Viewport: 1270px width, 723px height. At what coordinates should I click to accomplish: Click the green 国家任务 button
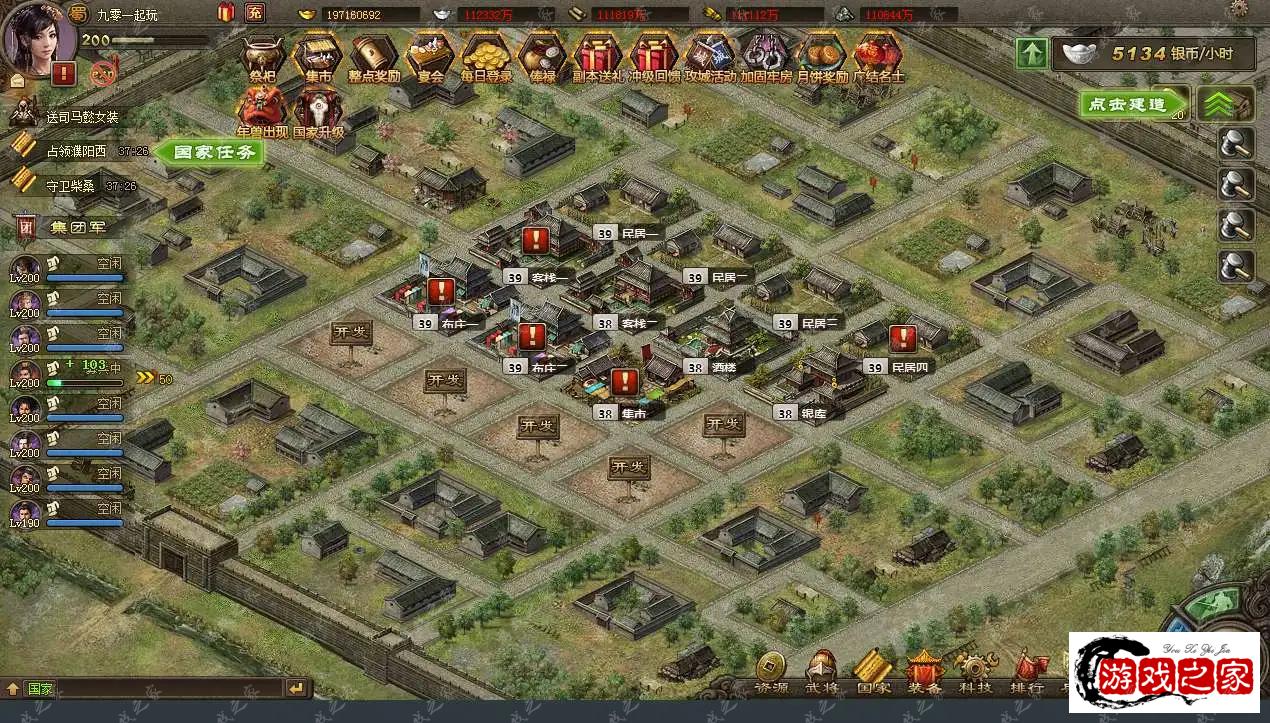[x=211, y=152]
